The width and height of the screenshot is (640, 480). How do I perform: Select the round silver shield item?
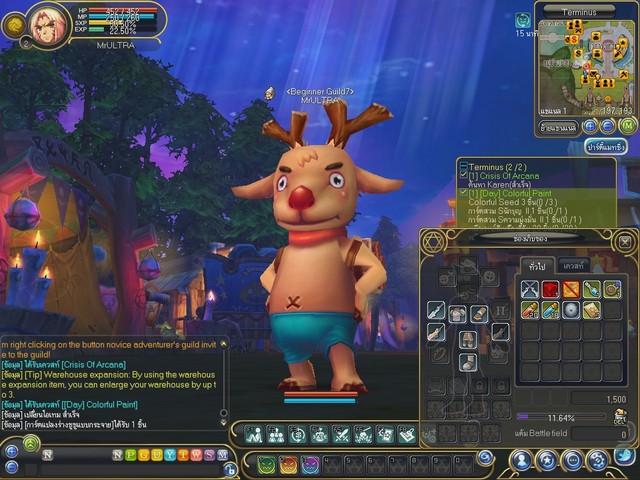(571, 310)
